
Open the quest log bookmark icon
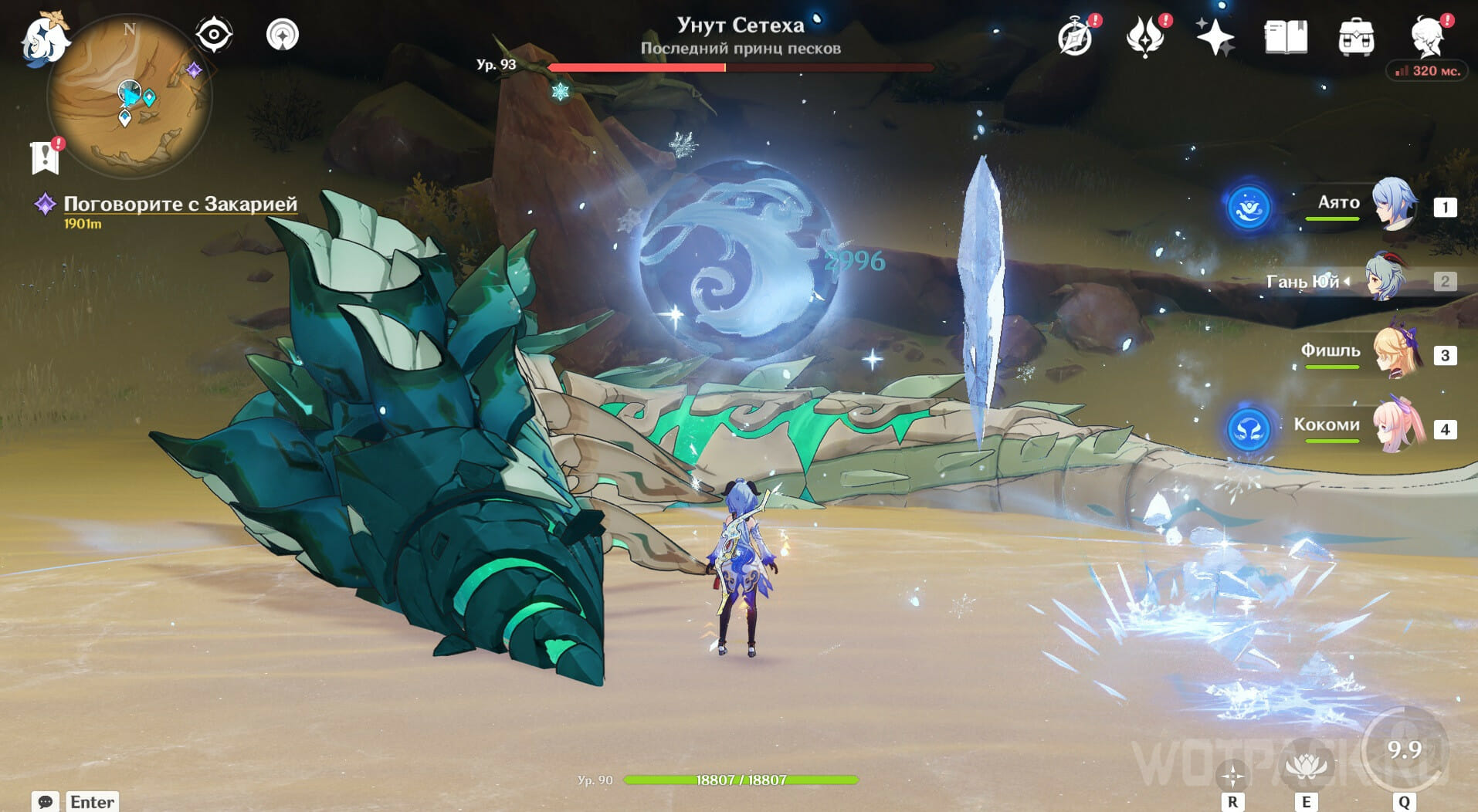point(46,157)
